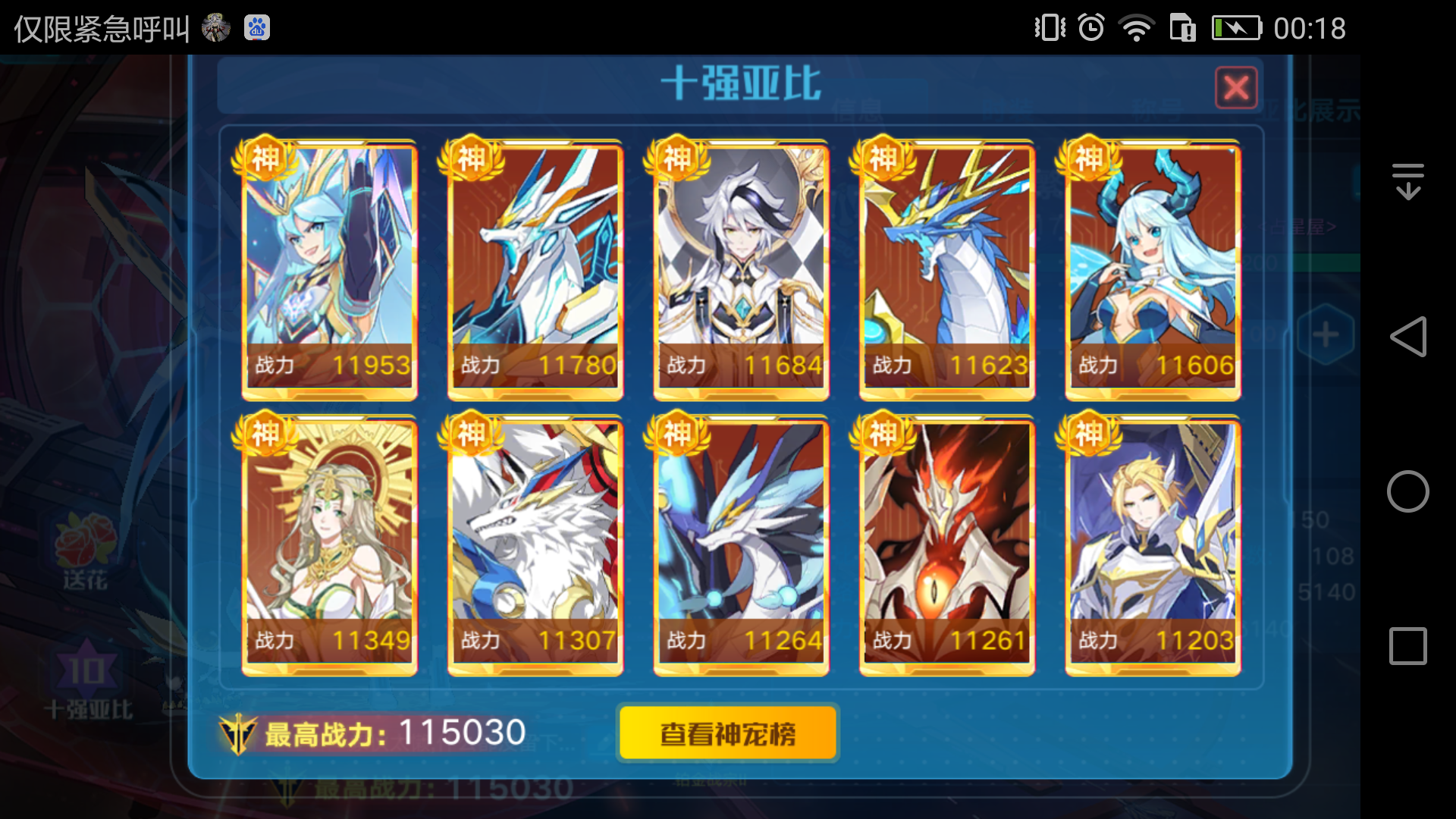This screenshot has width=1456, height=819.
Task: Tap the 神 badge on the fire dragon card
Action: click(882, 434)
